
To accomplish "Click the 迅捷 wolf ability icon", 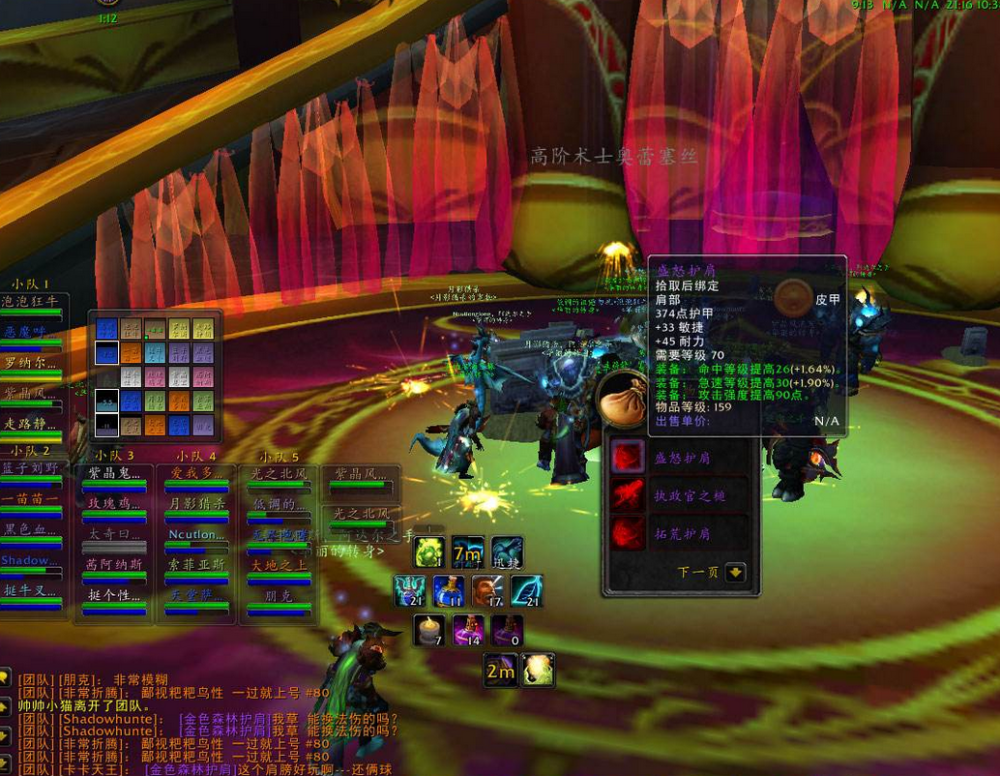I will (x=507, y=552).
